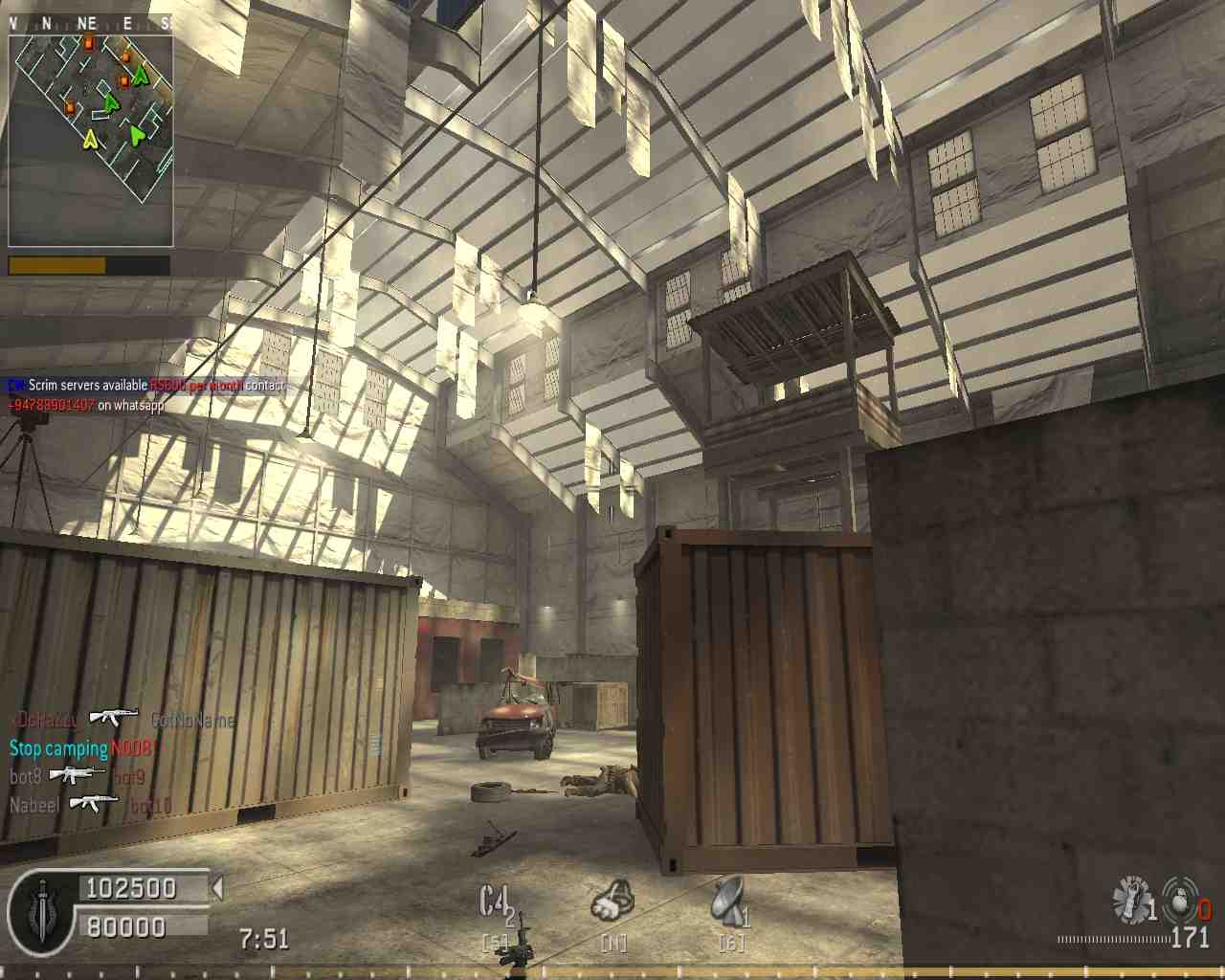This screenshot has height=980, width=1225.
Task: Click the Nabeel kill feed entry
Action: click(91, 805)
